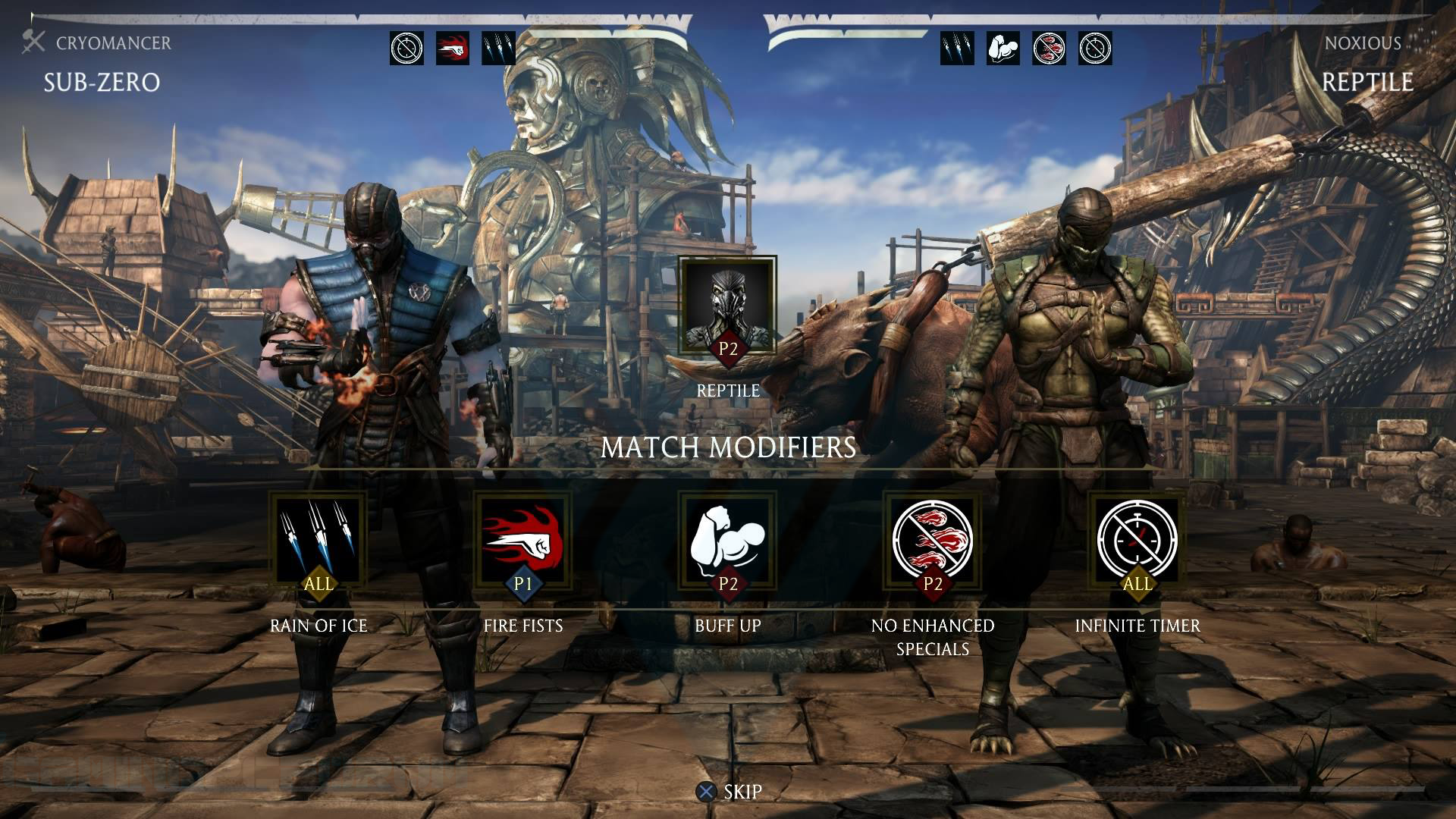Select small No Enhanced Specials icon in top bar
Image resolution: width=1456 pixels, height=819 pixels.
(x=1049, y=49)
